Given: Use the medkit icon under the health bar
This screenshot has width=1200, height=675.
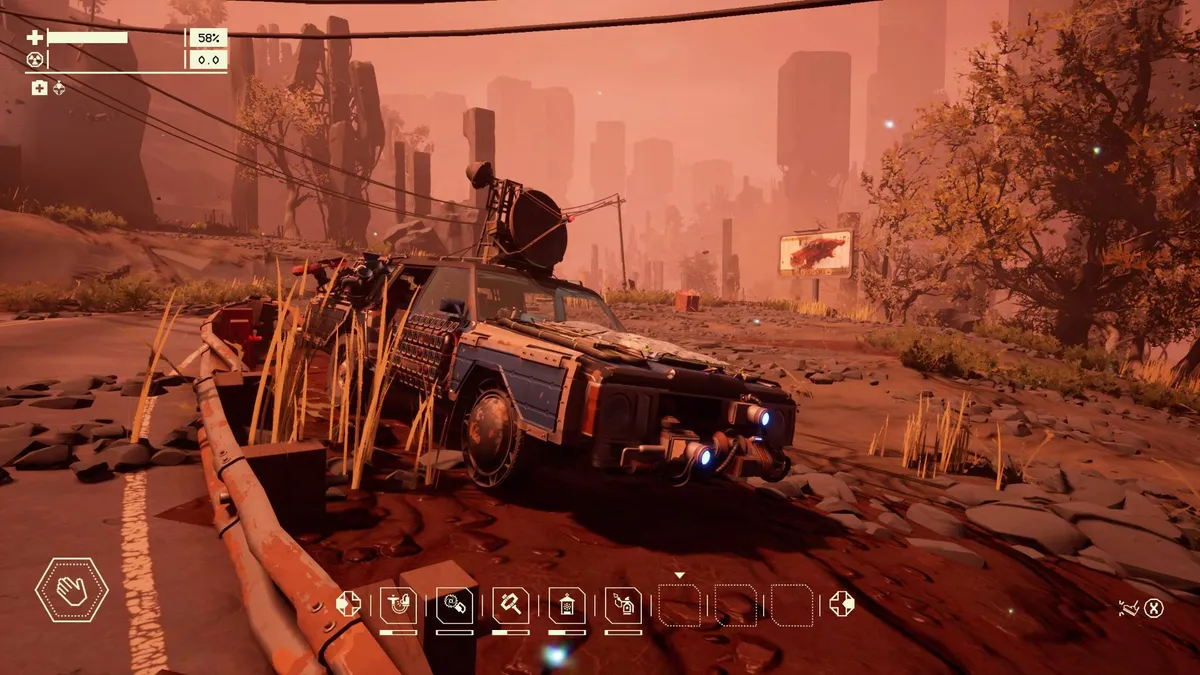Looking at the screenshot, I should point(39,88).
